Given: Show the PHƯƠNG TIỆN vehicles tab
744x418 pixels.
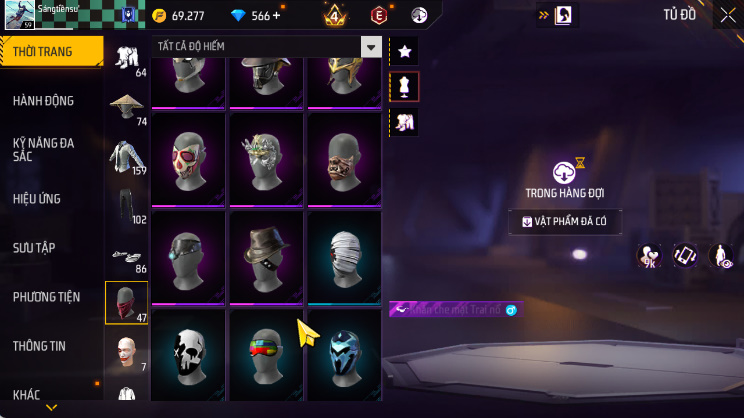Looking at the screenshot, I should (45, 297).
